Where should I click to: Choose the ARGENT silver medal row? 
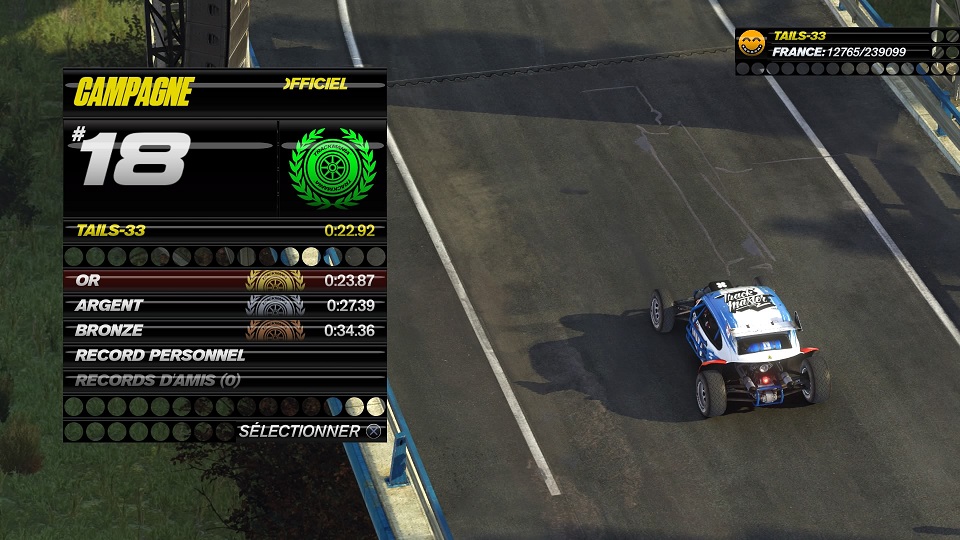coord(224,305)
